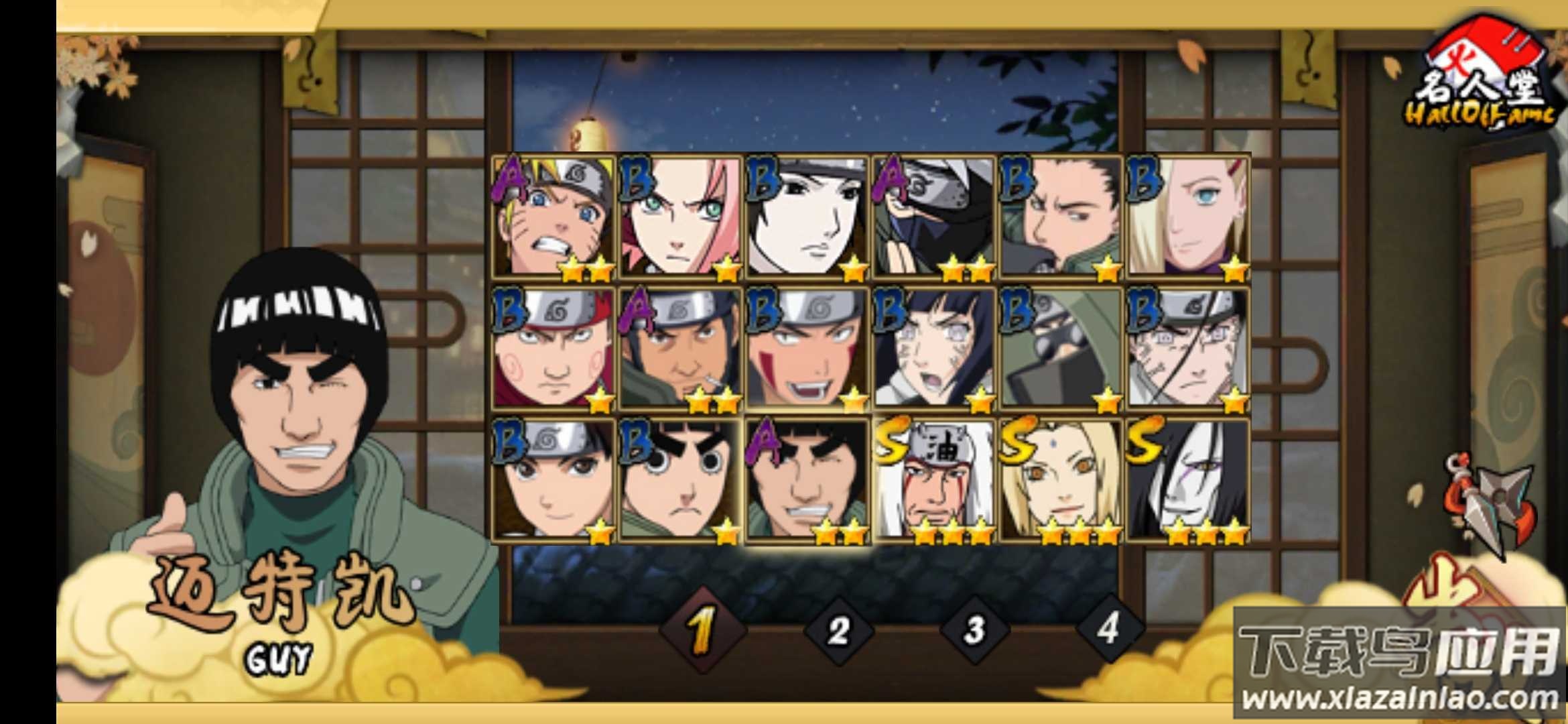
Task: Choose S-rank Tsunade portrait
Action: click(x=1061, y=480)
